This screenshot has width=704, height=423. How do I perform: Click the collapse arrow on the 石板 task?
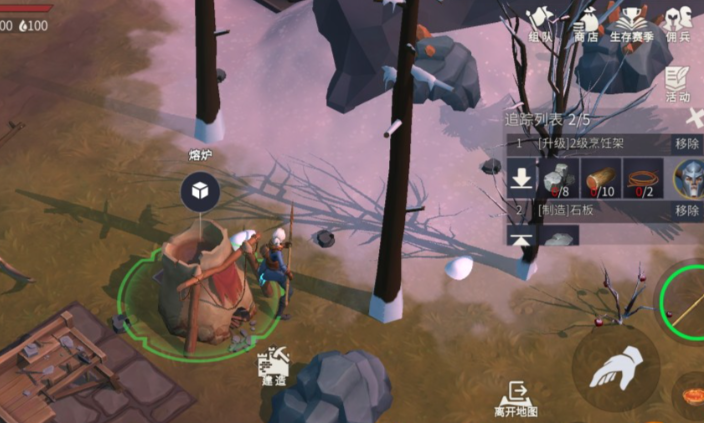(x=521, y=237)
